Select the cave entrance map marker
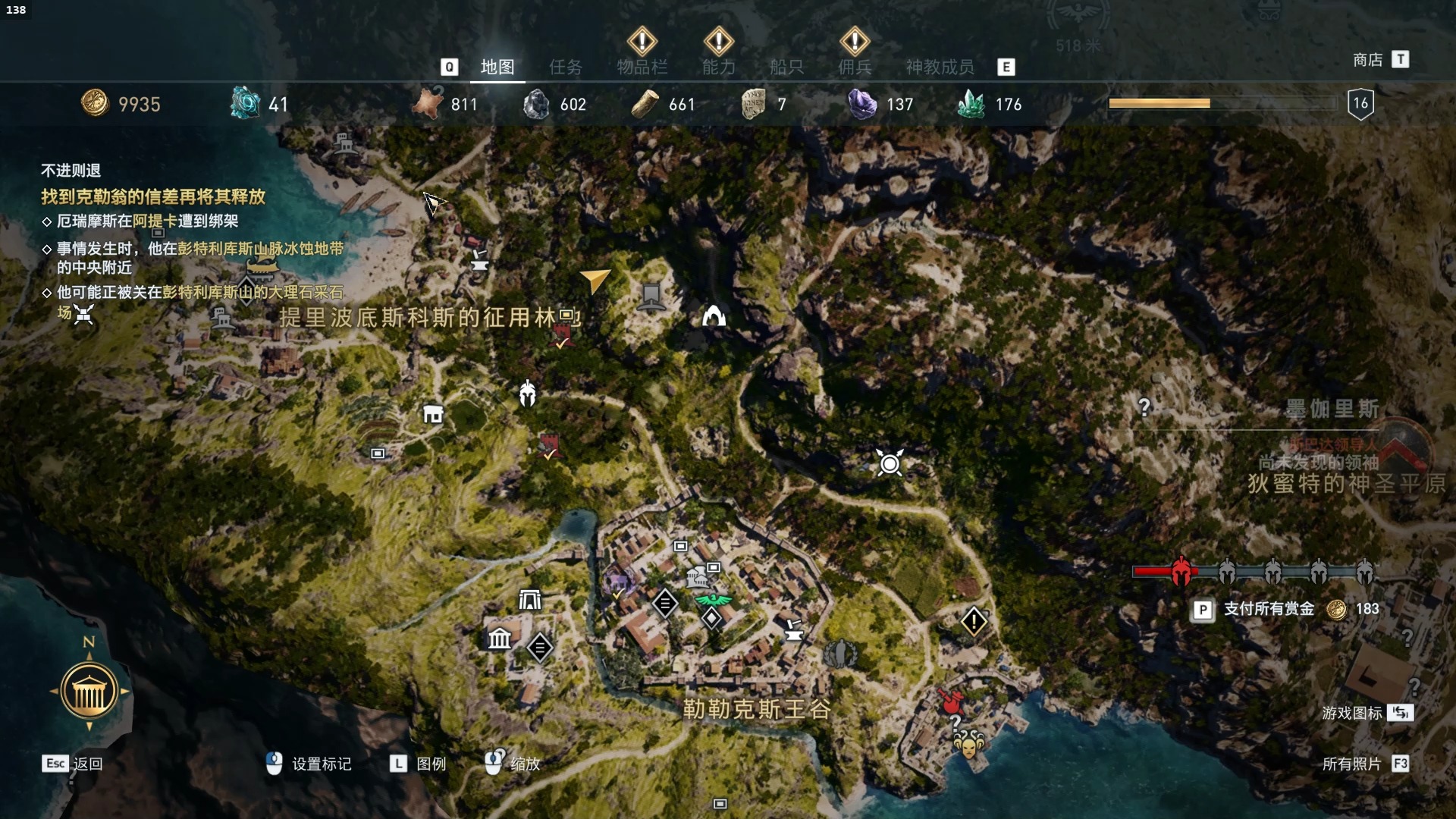 pyautogui.click(x=714, y=315)
